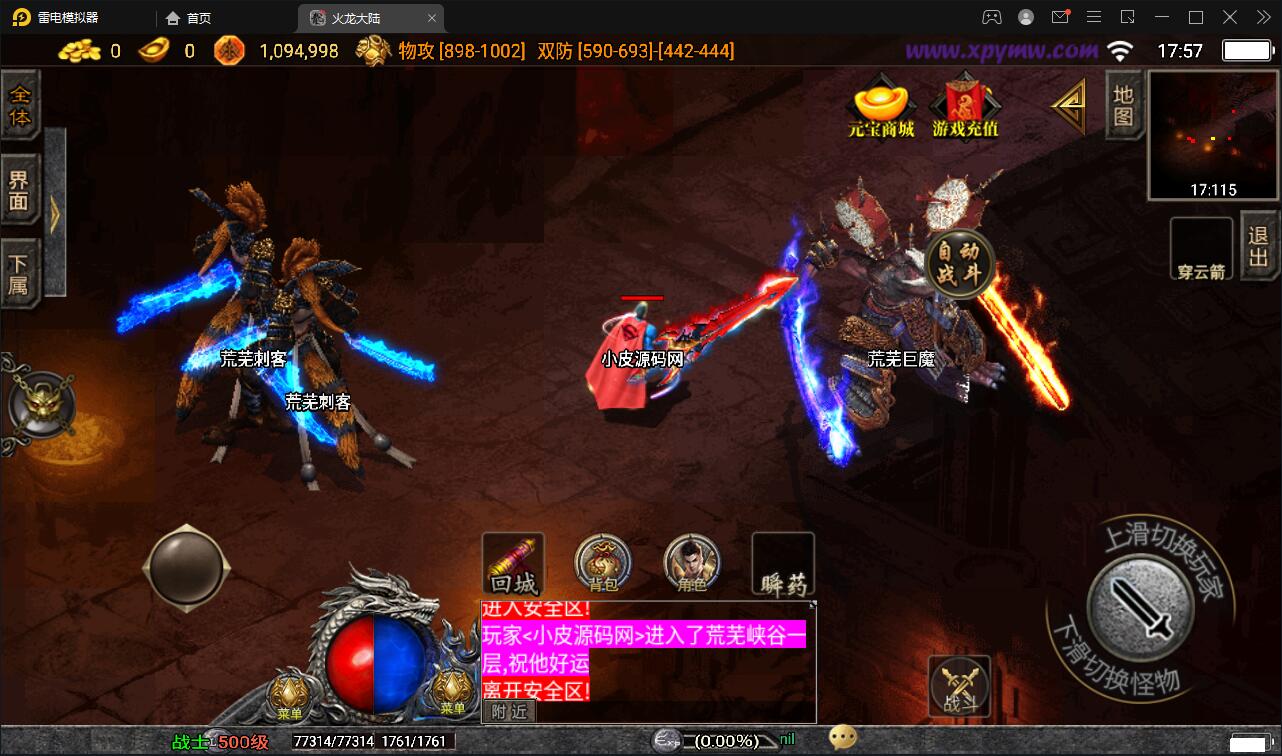This screenshot has width=1282, height=756.
Task: Open the 游戏充值 game recharge icon
Action: 962,110
